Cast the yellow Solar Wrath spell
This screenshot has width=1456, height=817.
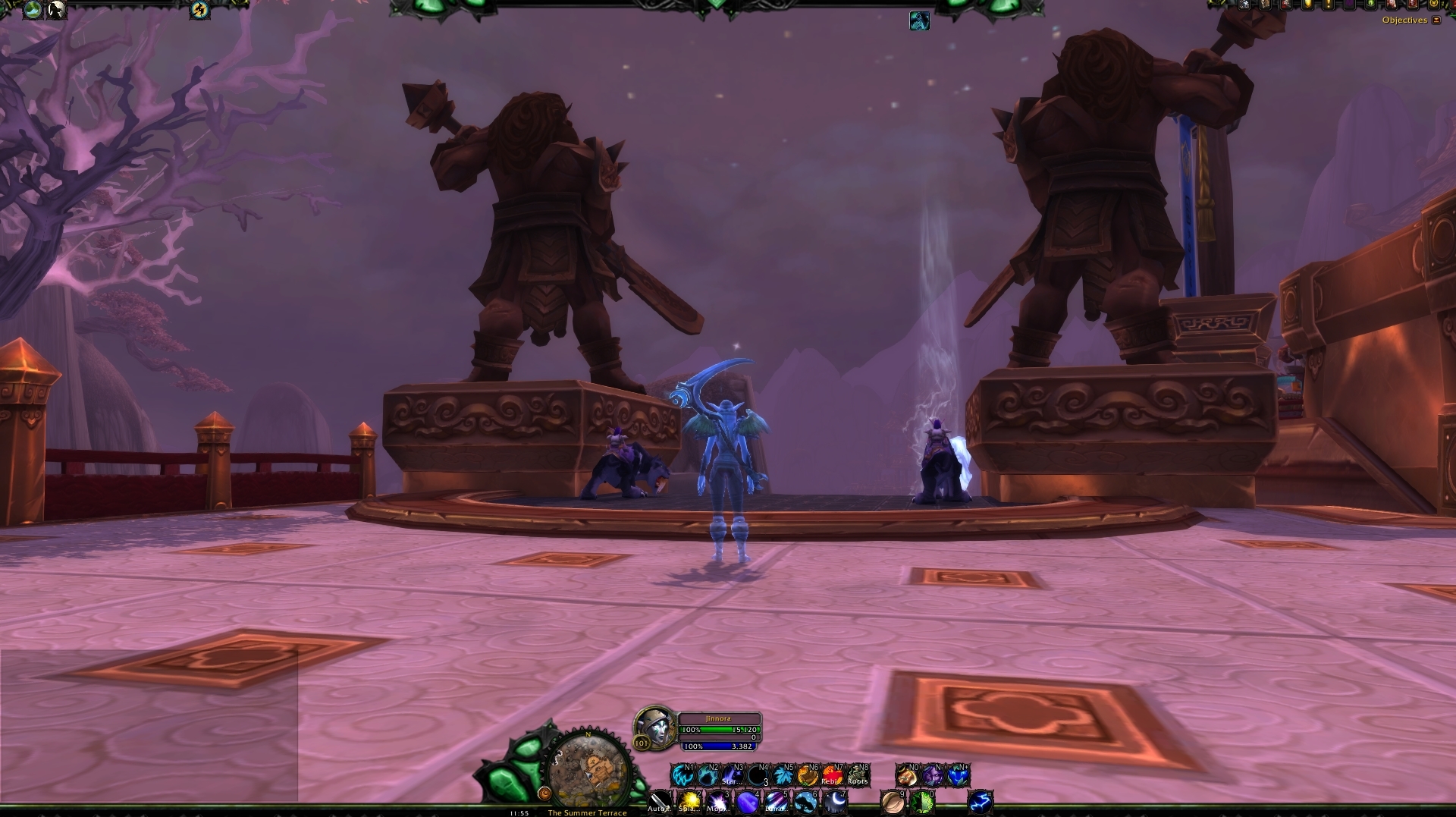click(689, 801)
